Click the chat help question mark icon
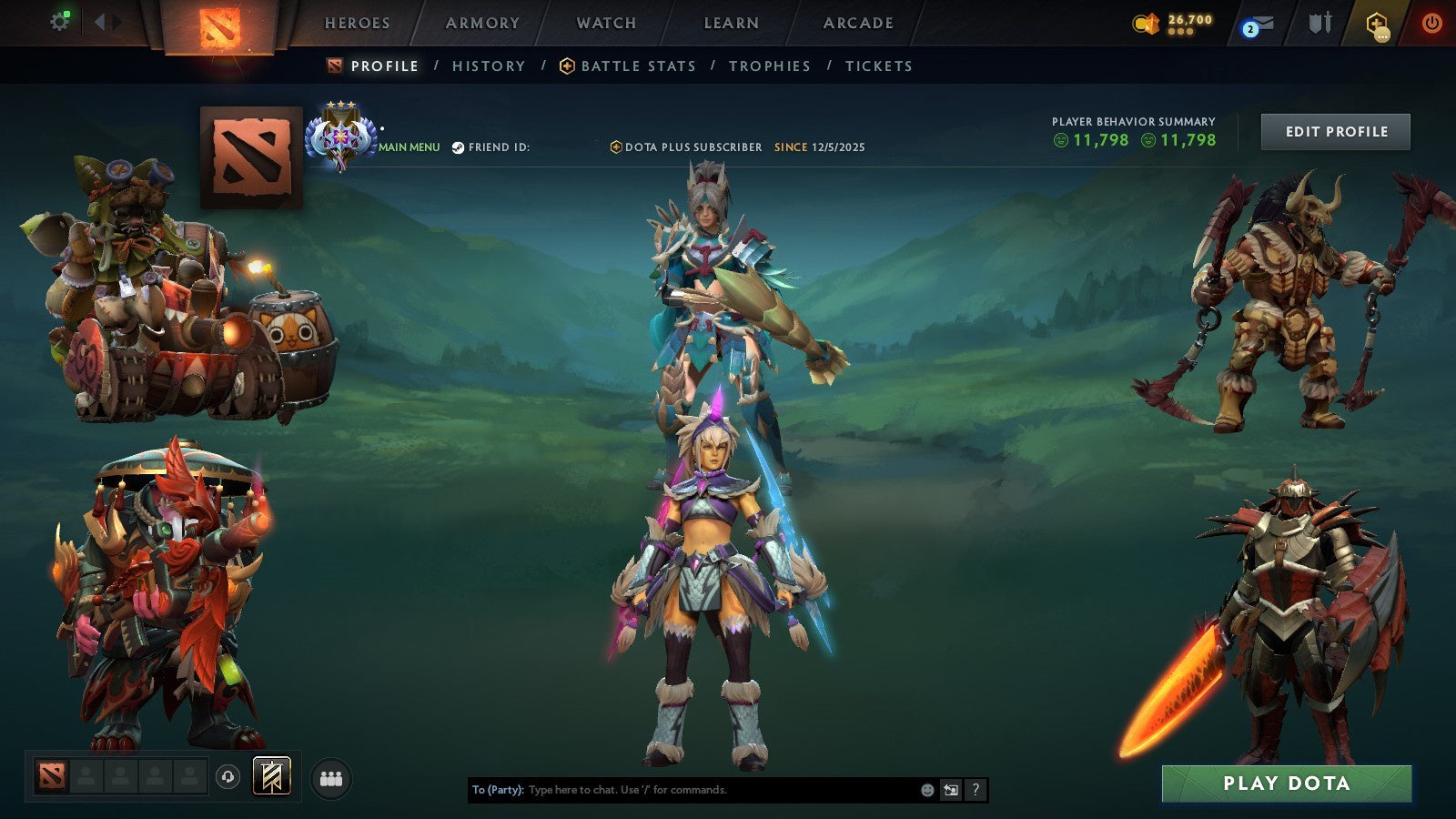Viewport: 1456px width, 819px height. [x=975, y=791]
